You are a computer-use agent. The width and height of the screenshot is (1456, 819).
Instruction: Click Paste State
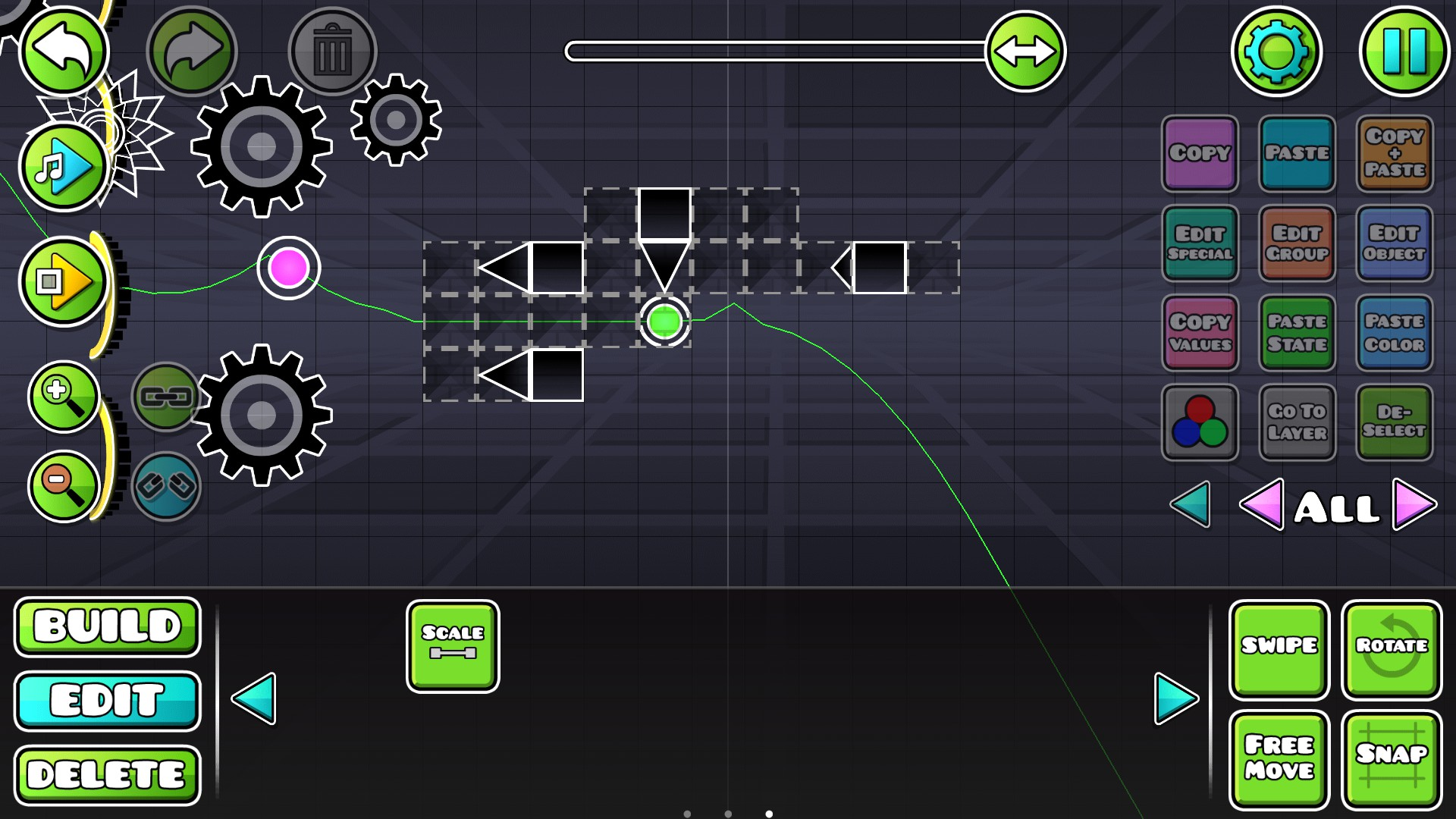[1298, 333]
